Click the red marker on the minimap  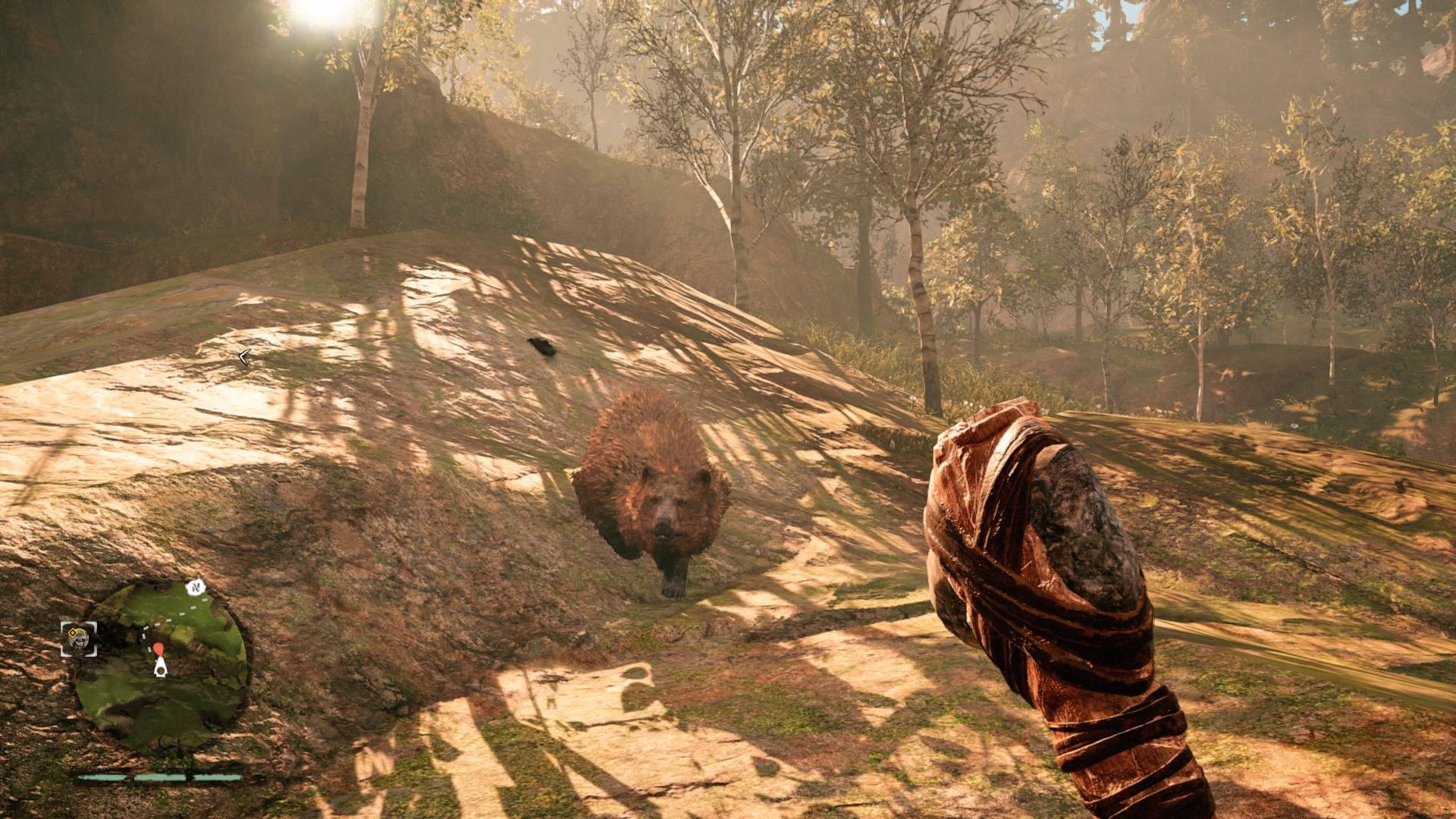pos(159,649)
